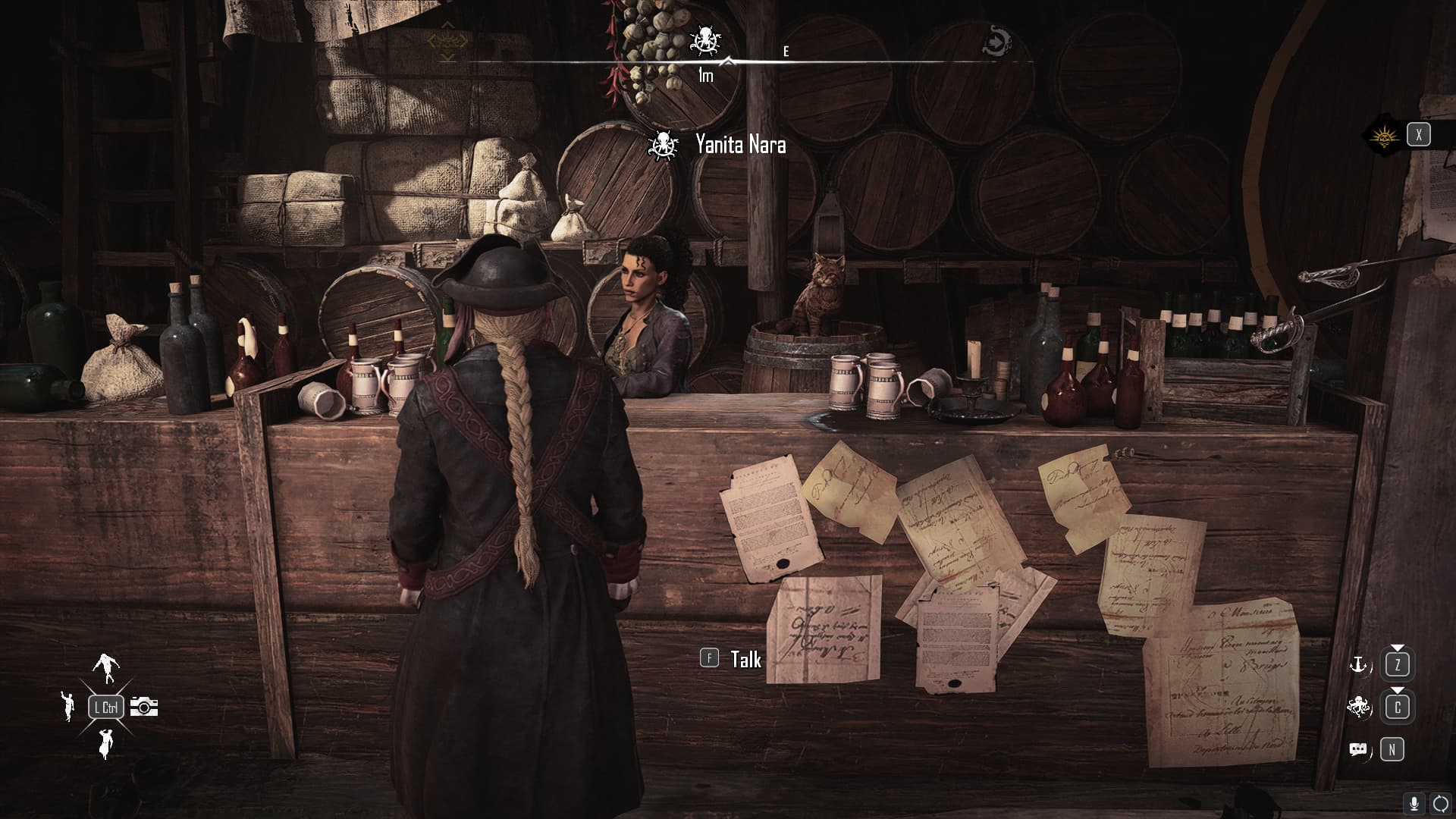This screenshot has width=1456, height=819.
Task: Choose the bottom emote figure with raised arms
Action: coord(105,743)
